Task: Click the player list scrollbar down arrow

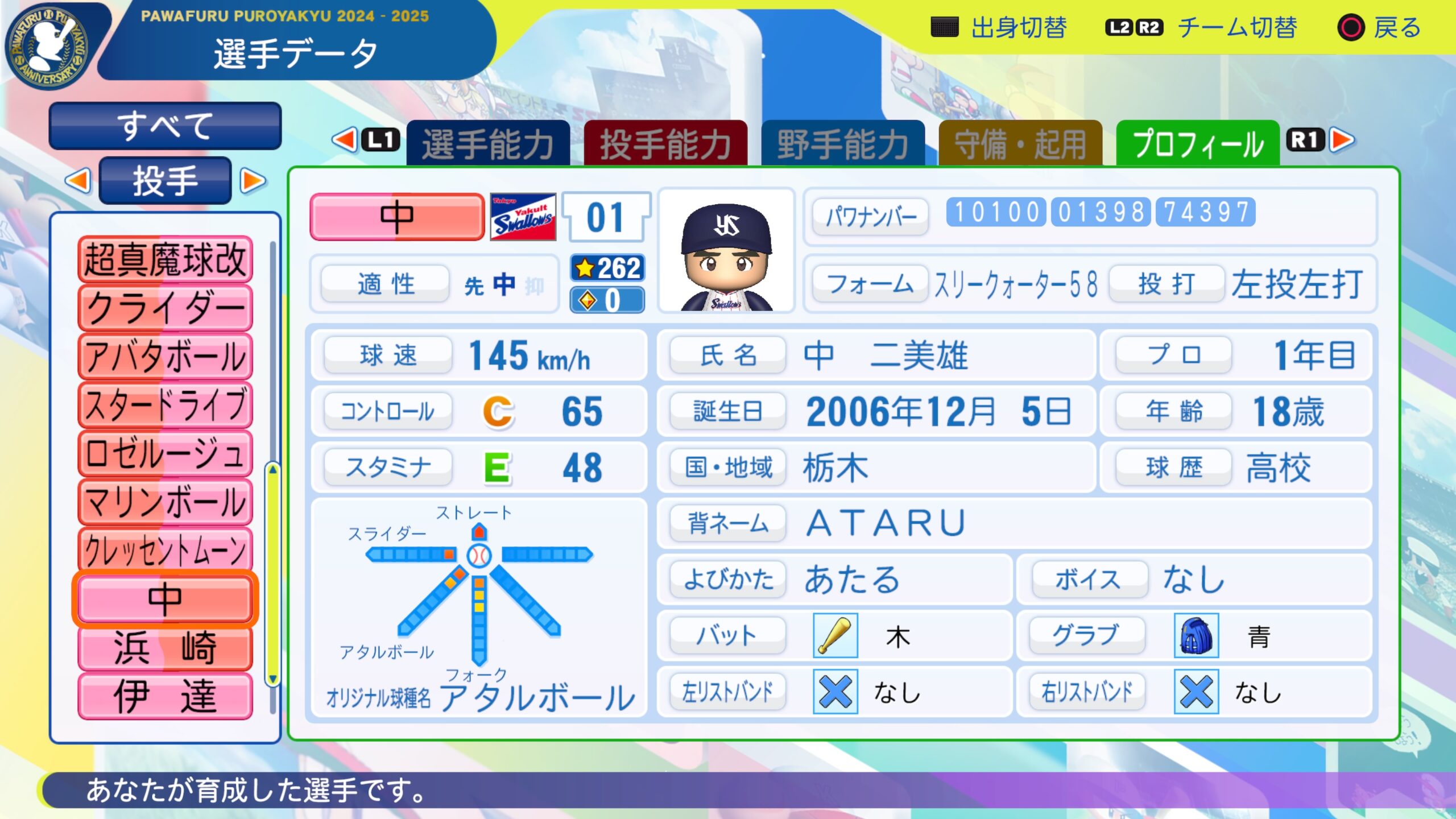Action: click(x=273, y=679)
